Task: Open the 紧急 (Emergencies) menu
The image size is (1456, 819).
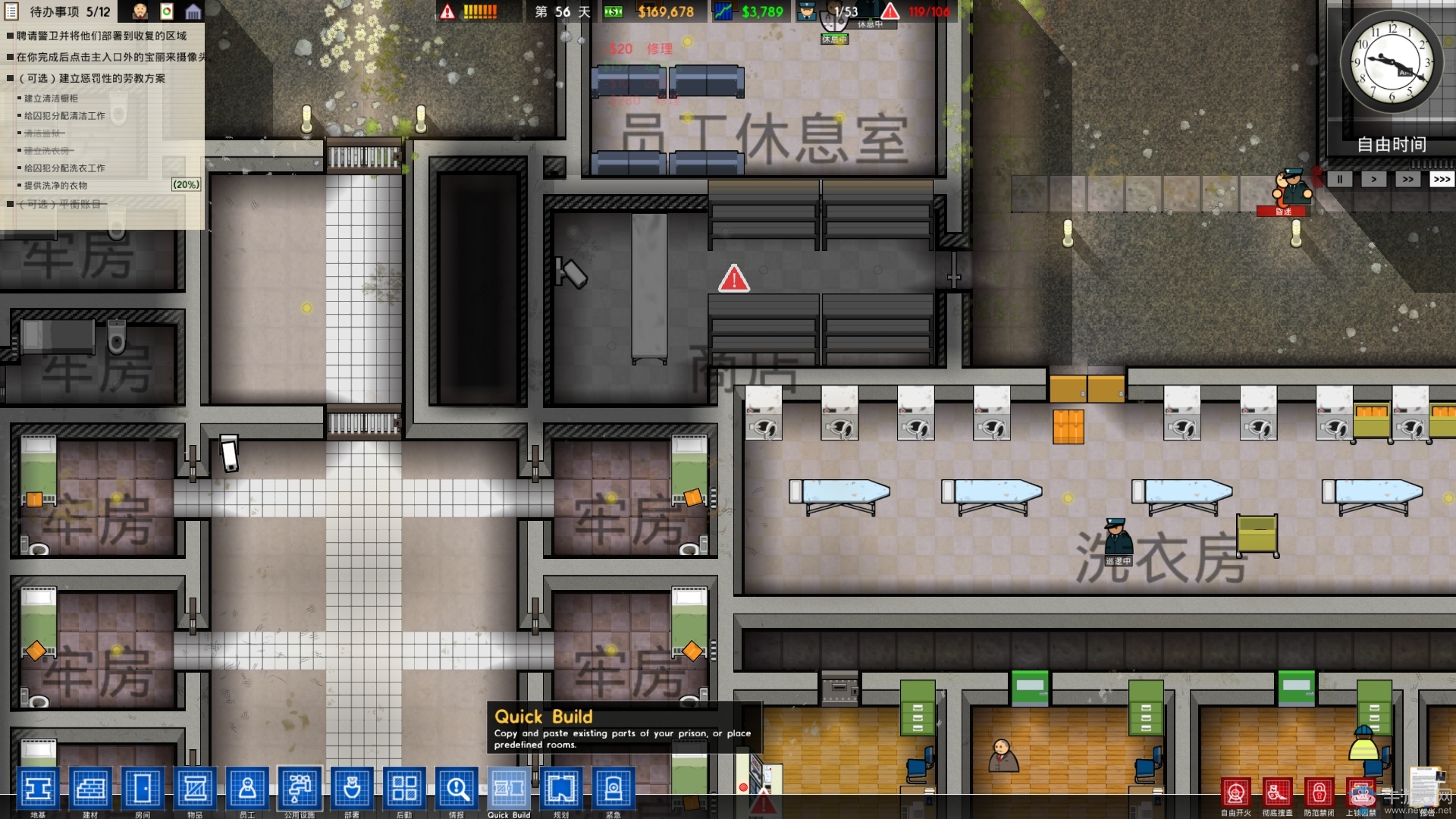Action: pos(613,789)
